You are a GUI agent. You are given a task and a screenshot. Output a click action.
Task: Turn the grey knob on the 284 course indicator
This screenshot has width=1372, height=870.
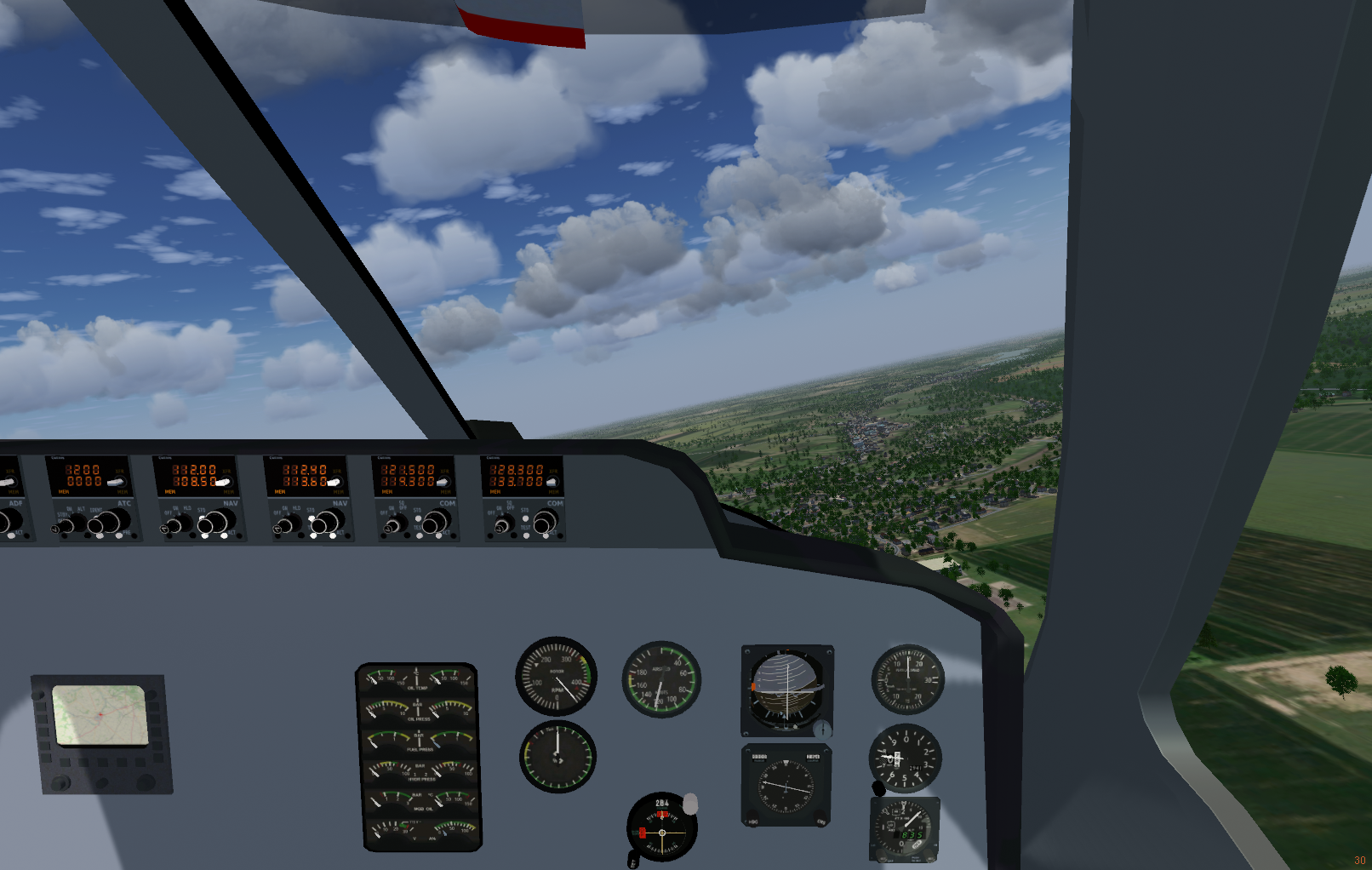690,803
